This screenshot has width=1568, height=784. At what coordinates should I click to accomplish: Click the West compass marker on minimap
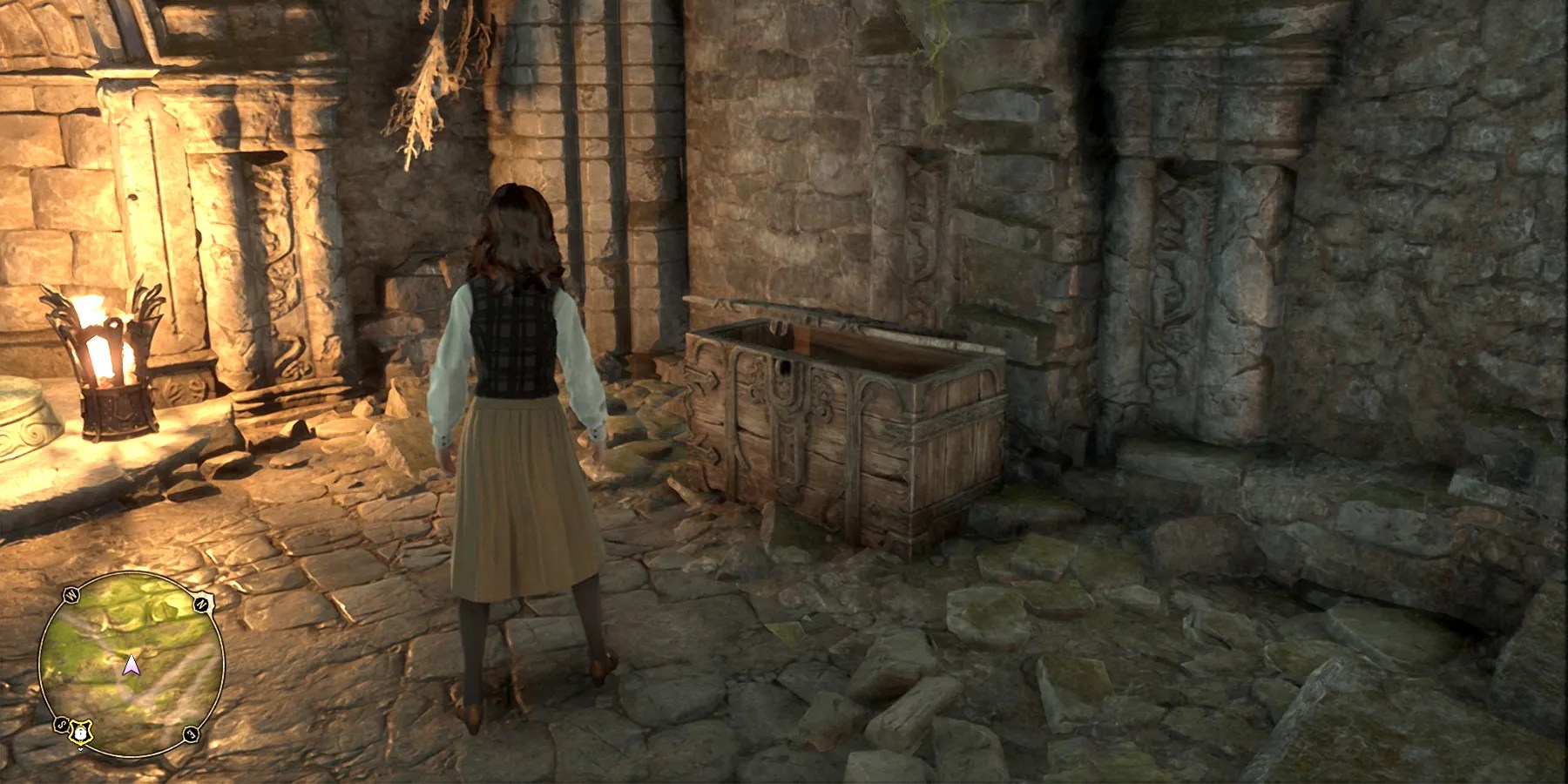click(x=72, y=595)
